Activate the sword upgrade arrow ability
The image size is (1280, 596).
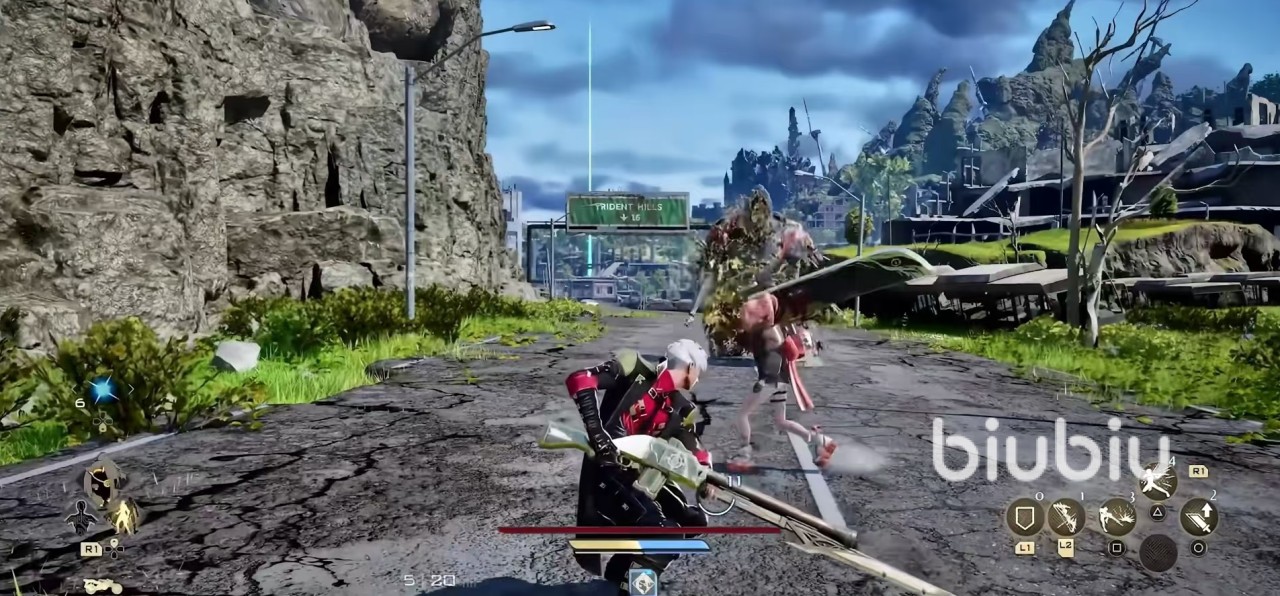point(1198,517)
